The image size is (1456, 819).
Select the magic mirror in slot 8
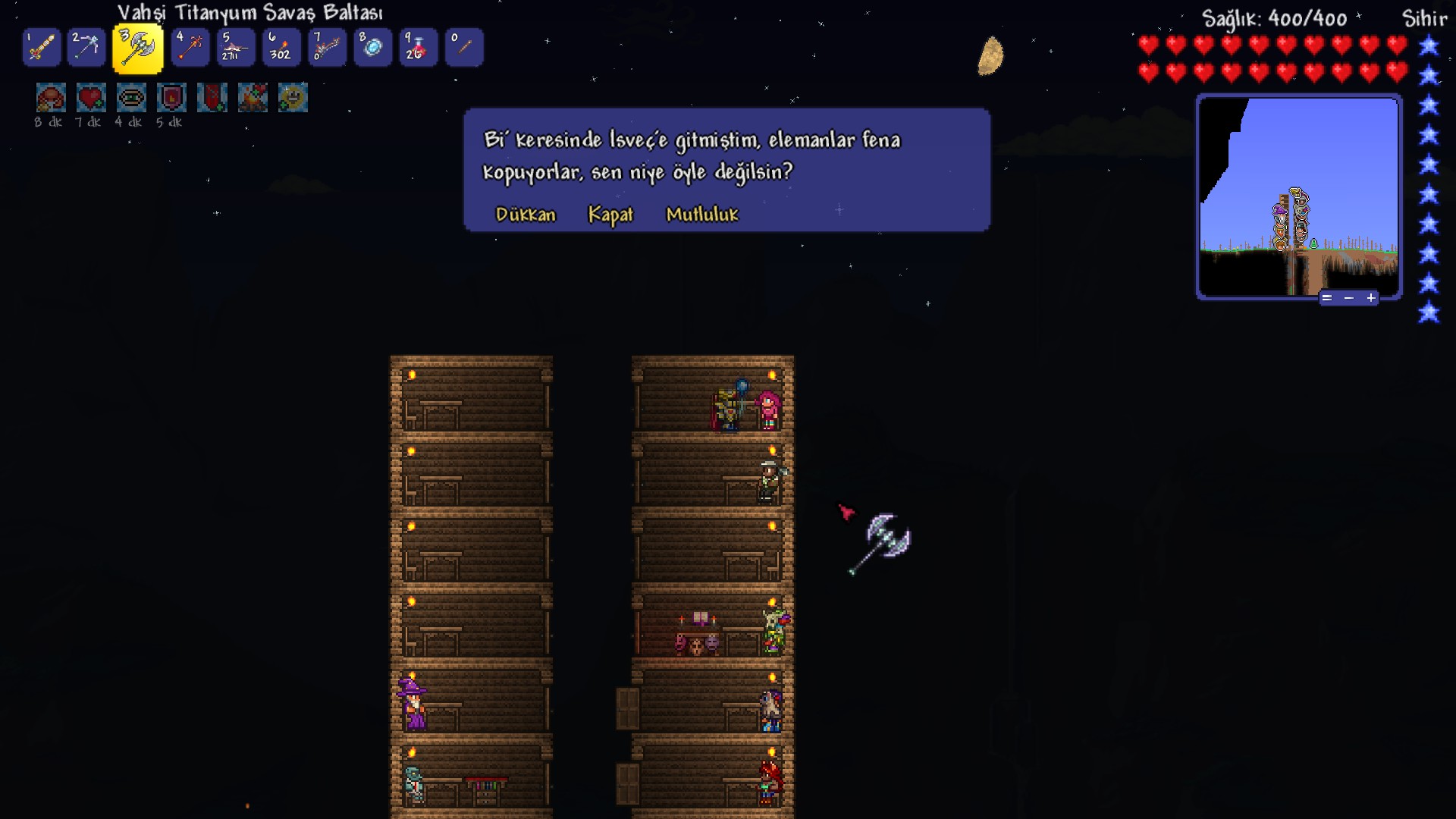point(372,48)
